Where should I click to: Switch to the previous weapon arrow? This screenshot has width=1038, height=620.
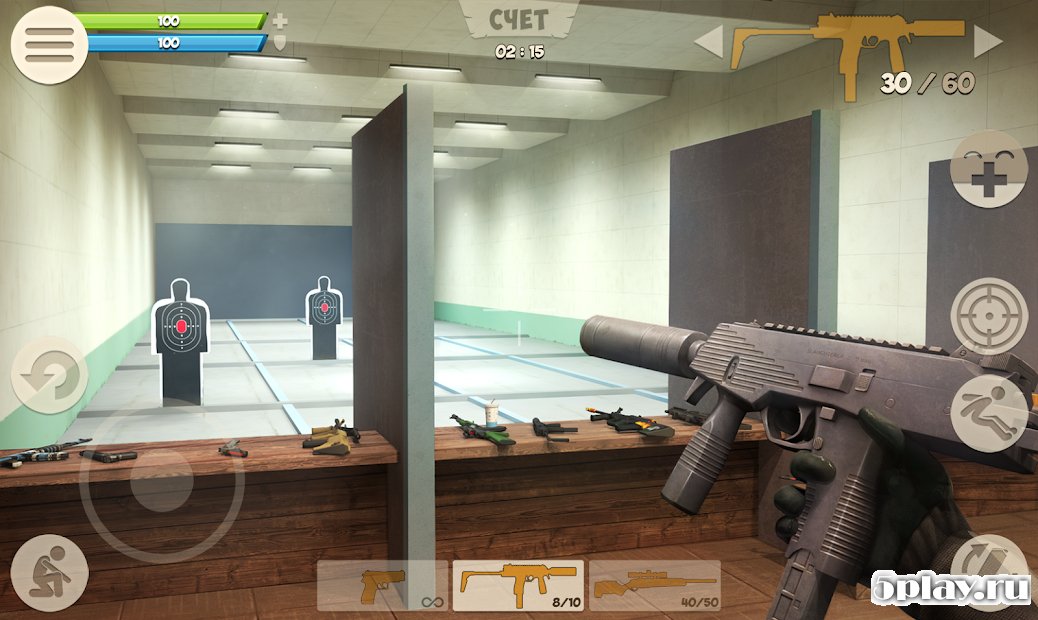click(709, 42)
